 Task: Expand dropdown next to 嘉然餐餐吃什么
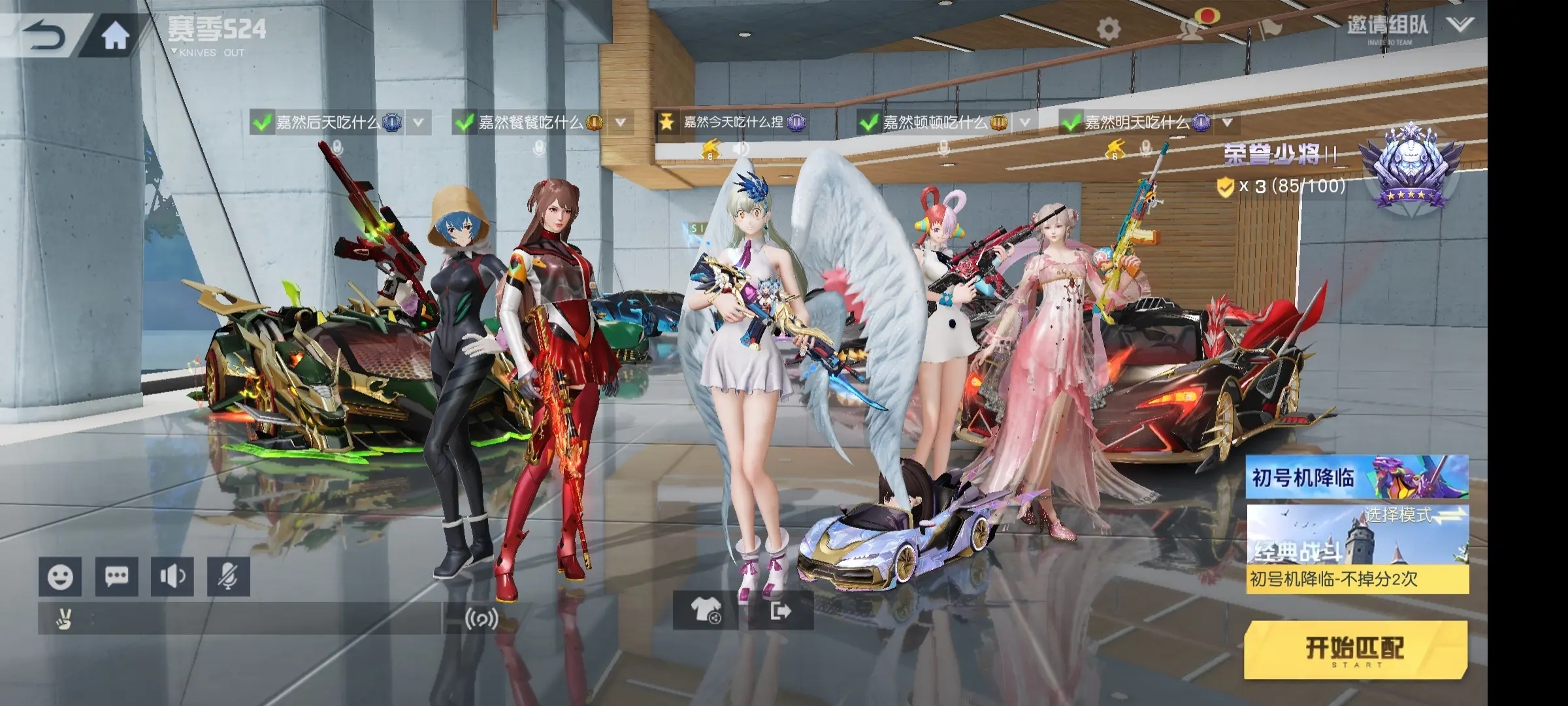[x=621, y=122]
